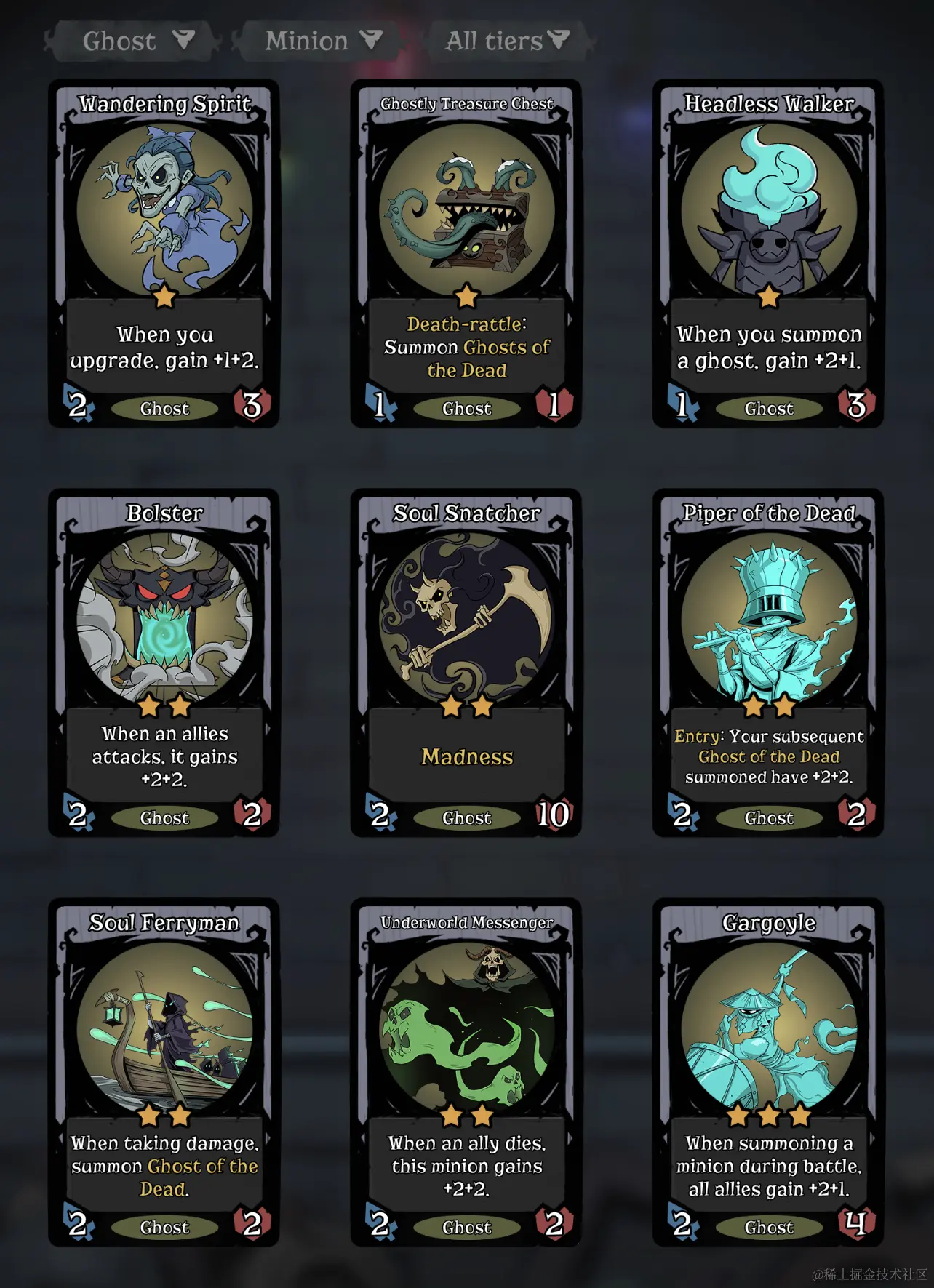Pick the Headless Walker card
This screenshot has width=934, height=1288.
768,253
